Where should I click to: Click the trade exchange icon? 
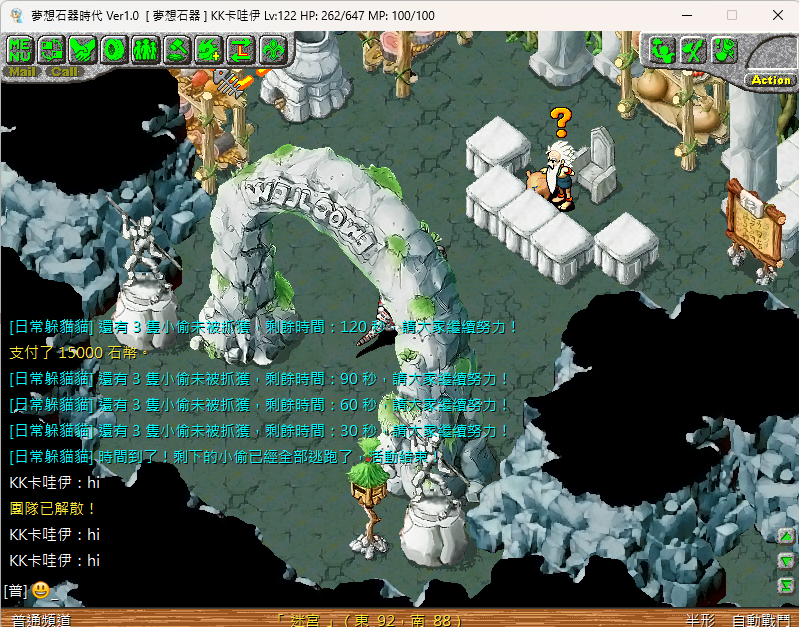pos(51,49)
